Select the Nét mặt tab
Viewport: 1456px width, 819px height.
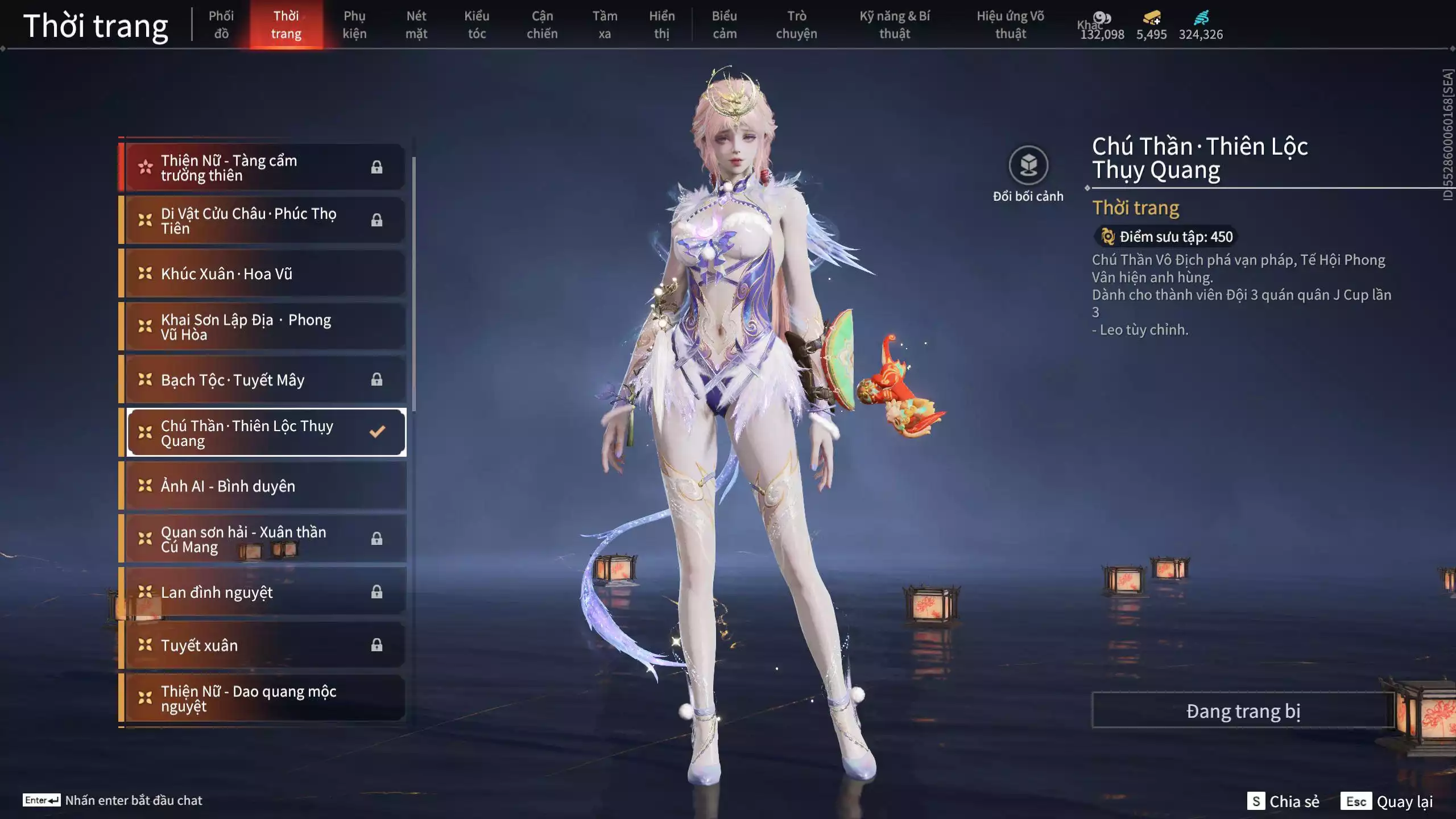pos(416,24)
